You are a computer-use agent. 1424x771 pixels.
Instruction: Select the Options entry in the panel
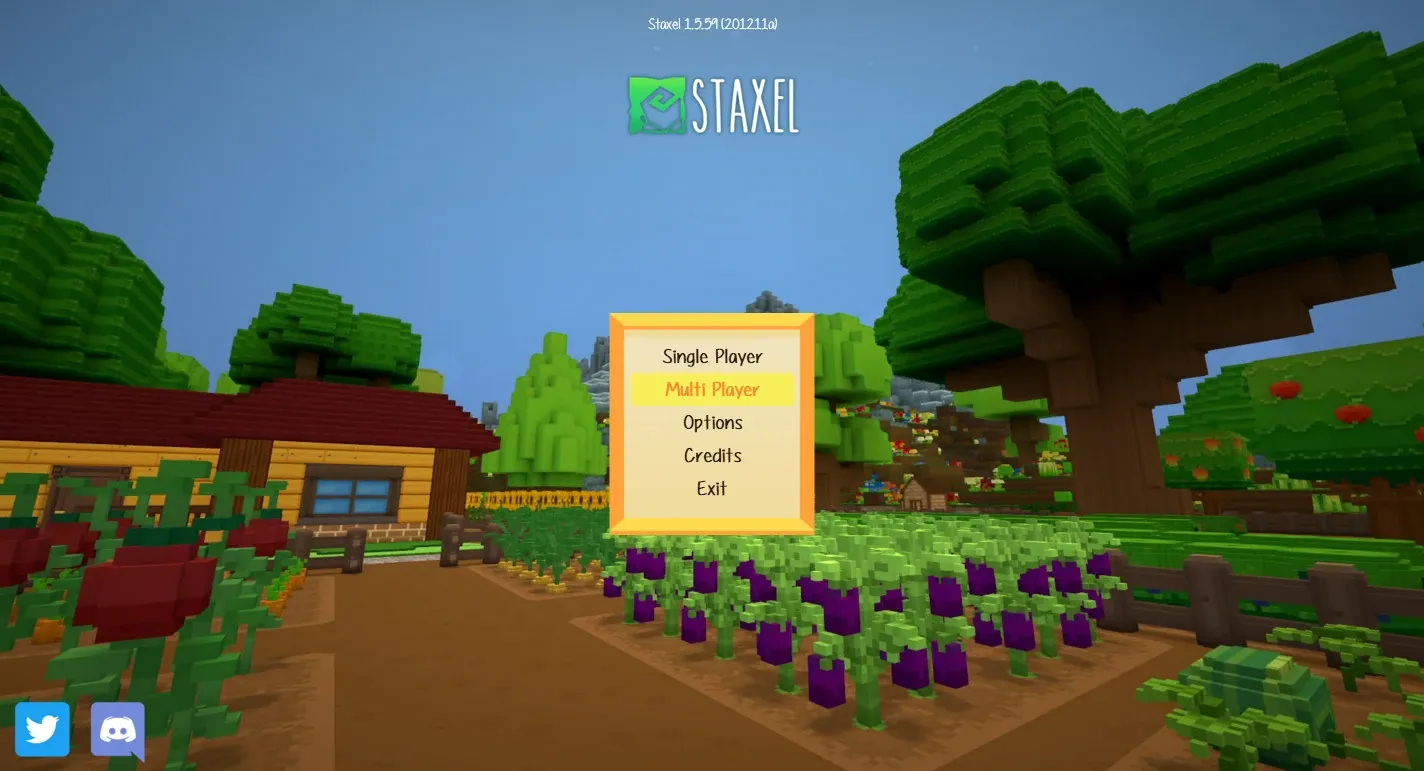(x=712, y=422)
